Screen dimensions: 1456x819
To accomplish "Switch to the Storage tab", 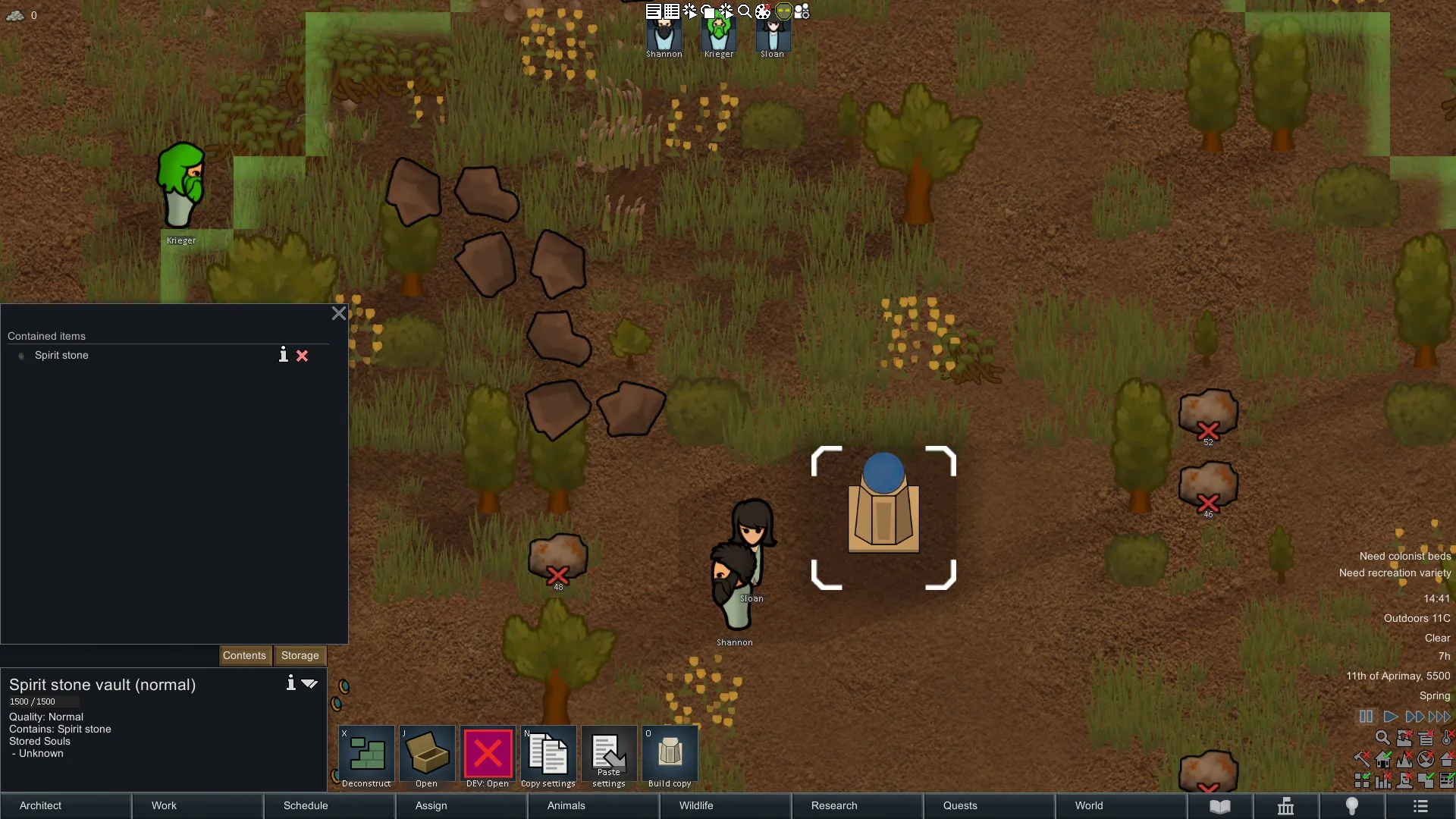I will tap(300, 655).
